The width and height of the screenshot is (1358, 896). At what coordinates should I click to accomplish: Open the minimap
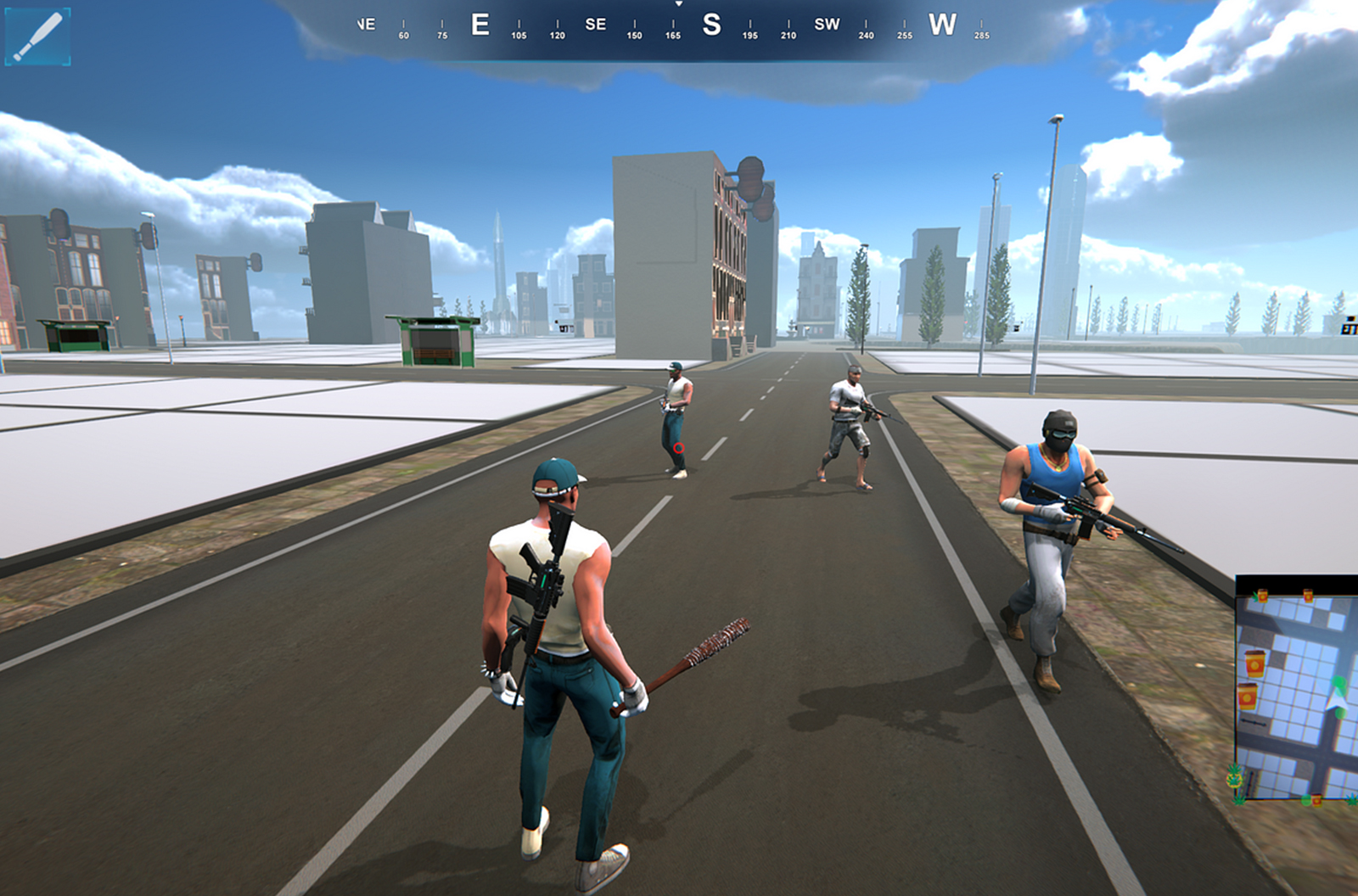[x=1296, y=689]
